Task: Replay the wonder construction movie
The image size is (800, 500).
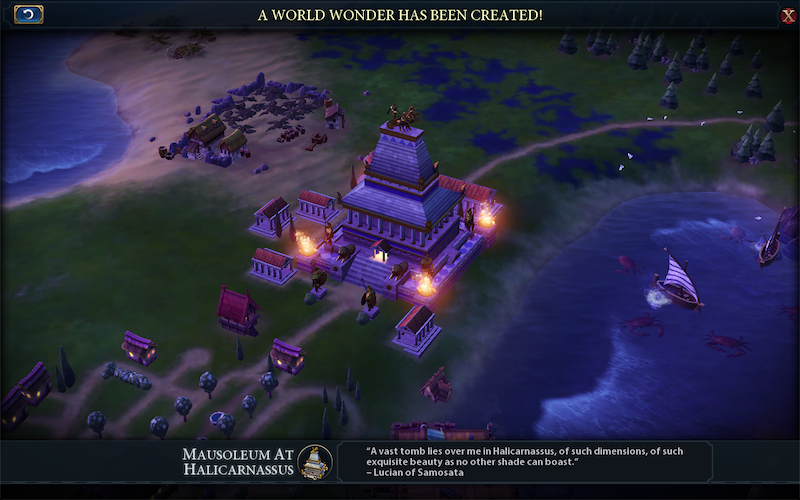Action: coord(28,14)
